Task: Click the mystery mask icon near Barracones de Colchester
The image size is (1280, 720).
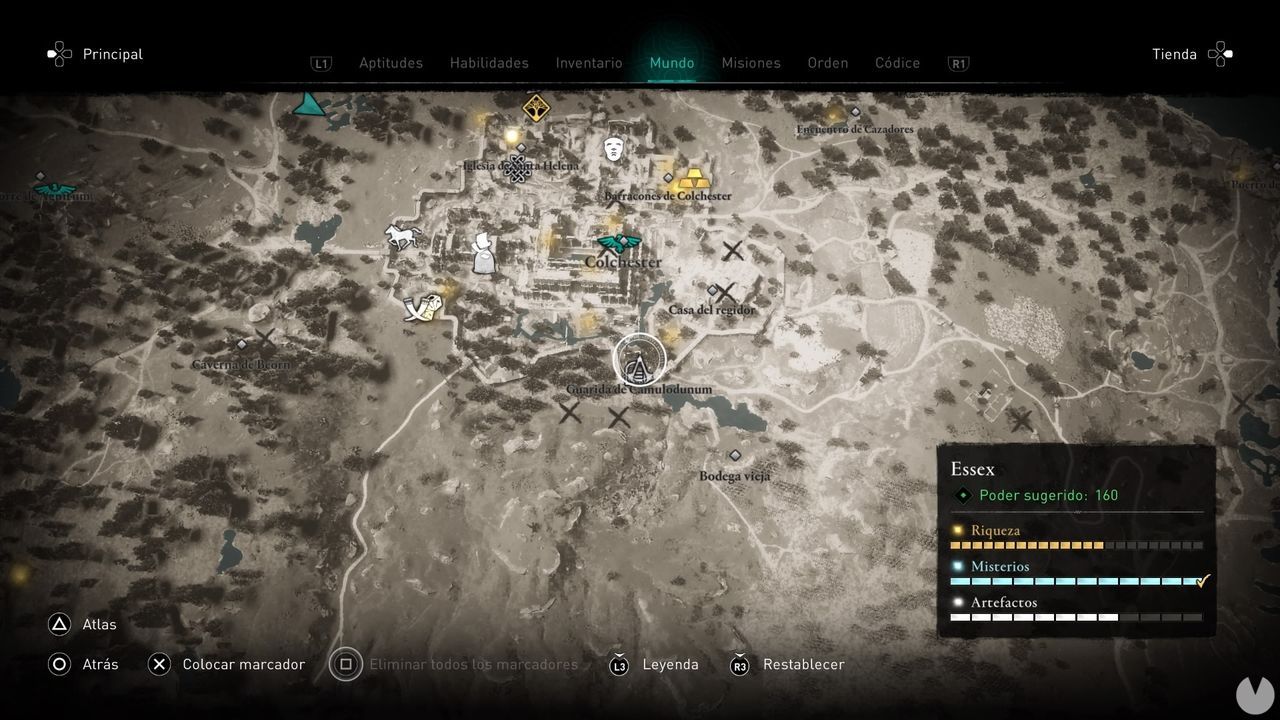Action: point(613,148)
